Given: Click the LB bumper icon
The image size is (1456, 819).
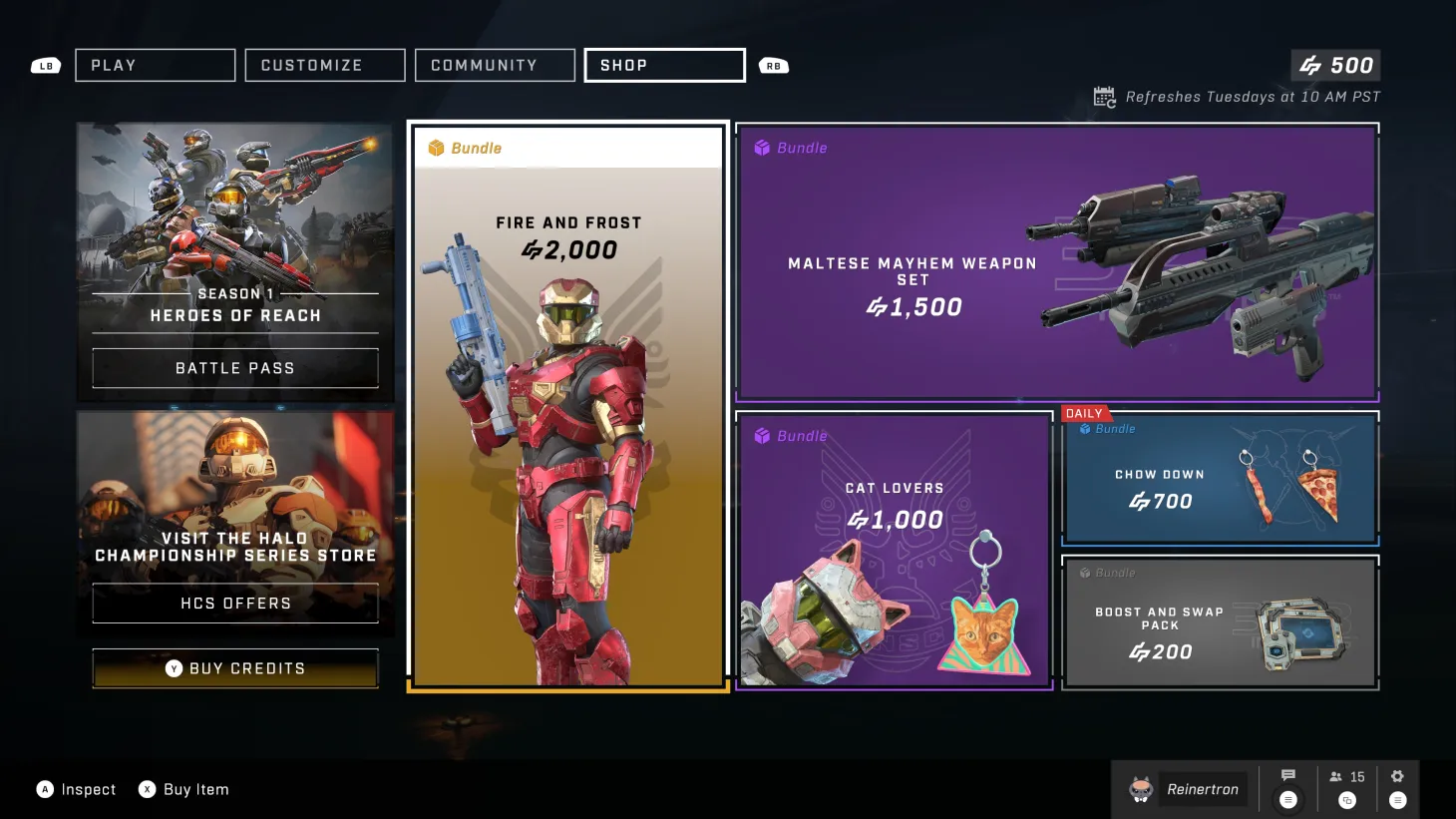Looking at the screenshot, I should (x=45, y=65).
